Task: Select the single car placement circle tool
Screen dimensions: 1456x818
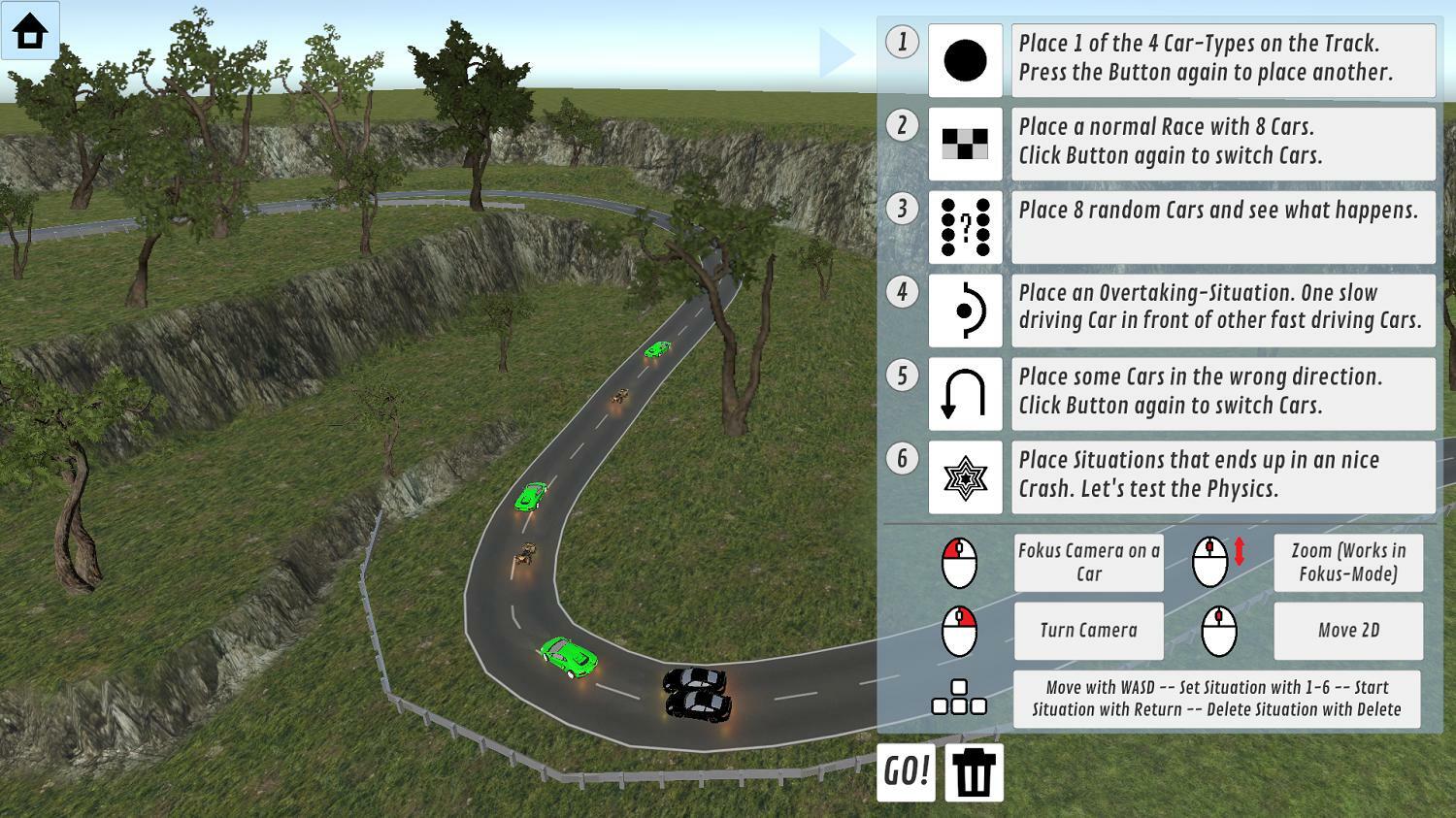Action: point(965,60)
